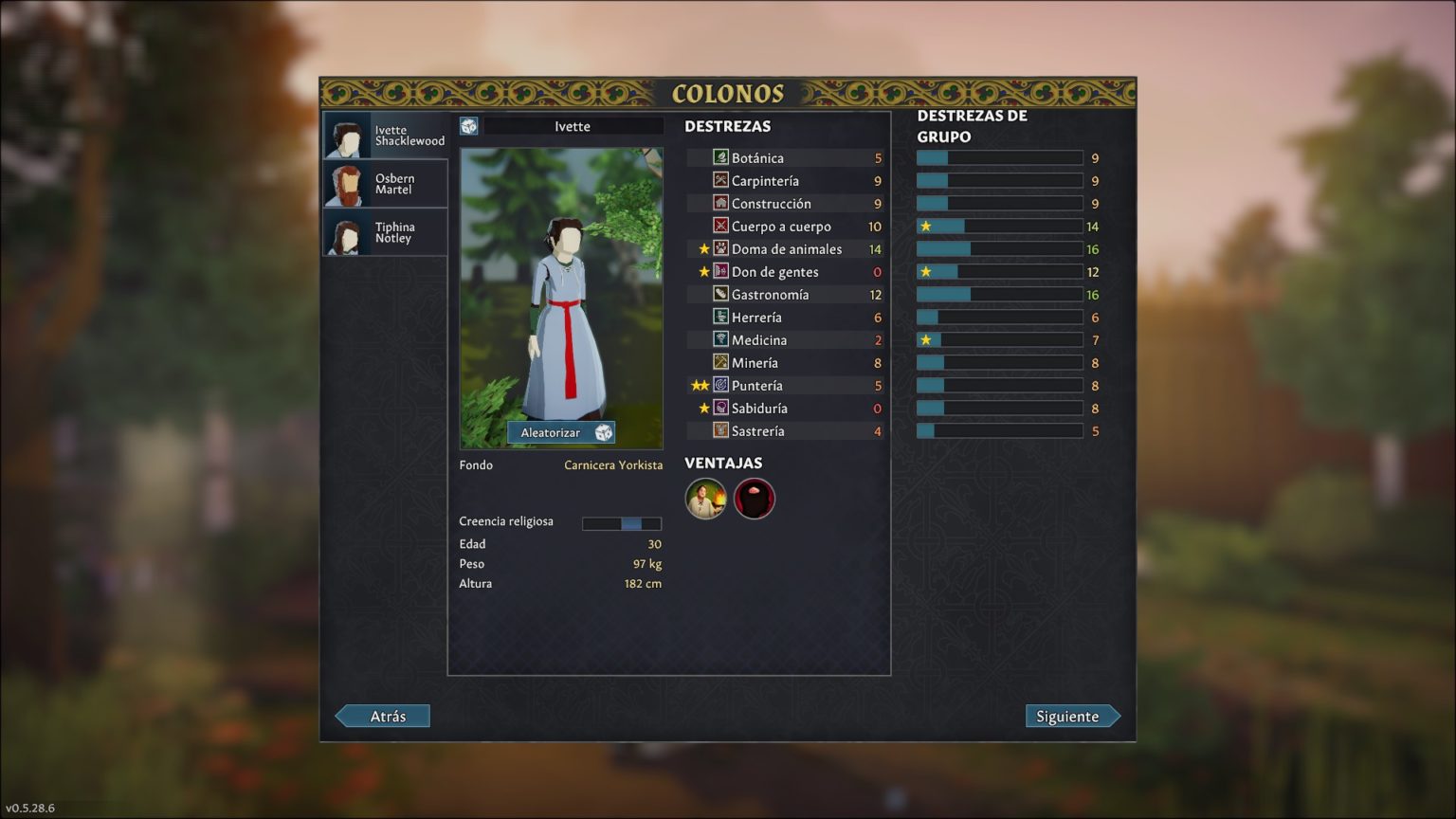1456x819 pixels.
Task: Select the Cuerpo a cuerpo skill icon
Action: coord(720,226)
